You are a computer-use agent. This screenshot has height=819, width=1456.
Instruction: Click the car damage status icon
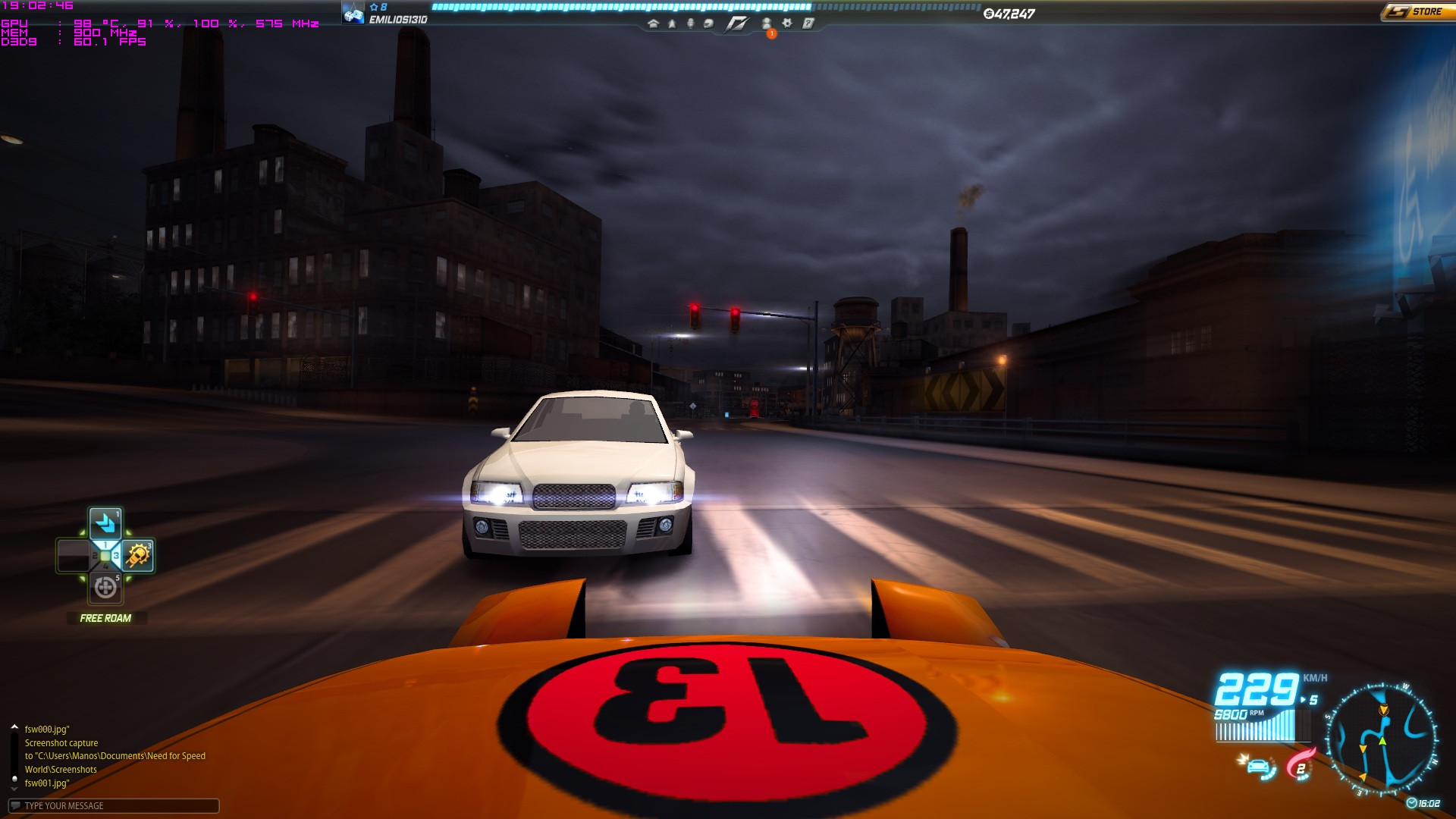pyautogui.click(x=1259, y=766)
